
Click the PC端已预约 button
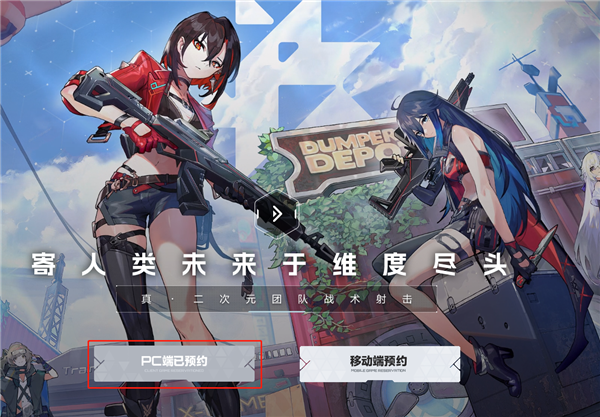[174, 364]
